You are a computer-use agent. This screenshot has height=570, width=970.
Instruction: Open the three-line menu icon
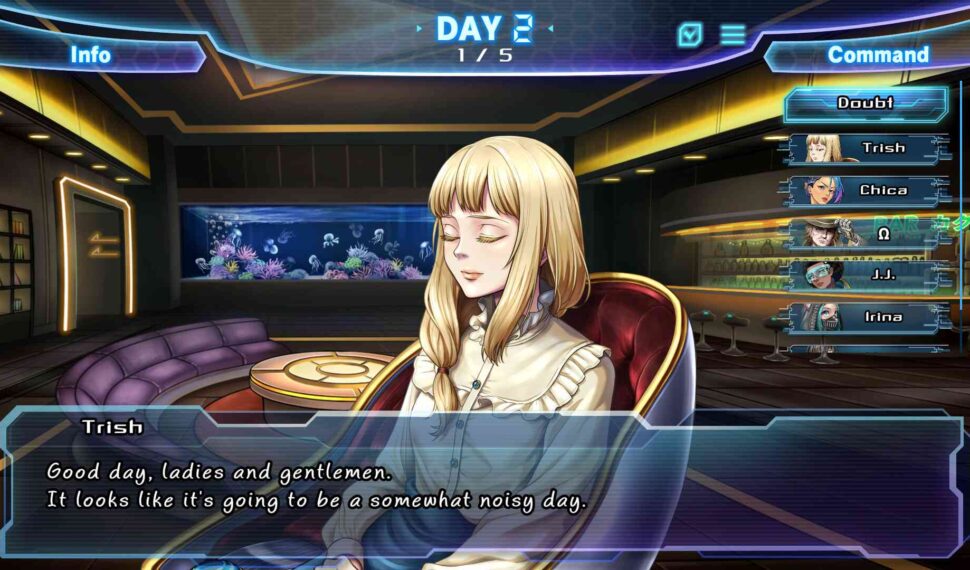(733, 35)
